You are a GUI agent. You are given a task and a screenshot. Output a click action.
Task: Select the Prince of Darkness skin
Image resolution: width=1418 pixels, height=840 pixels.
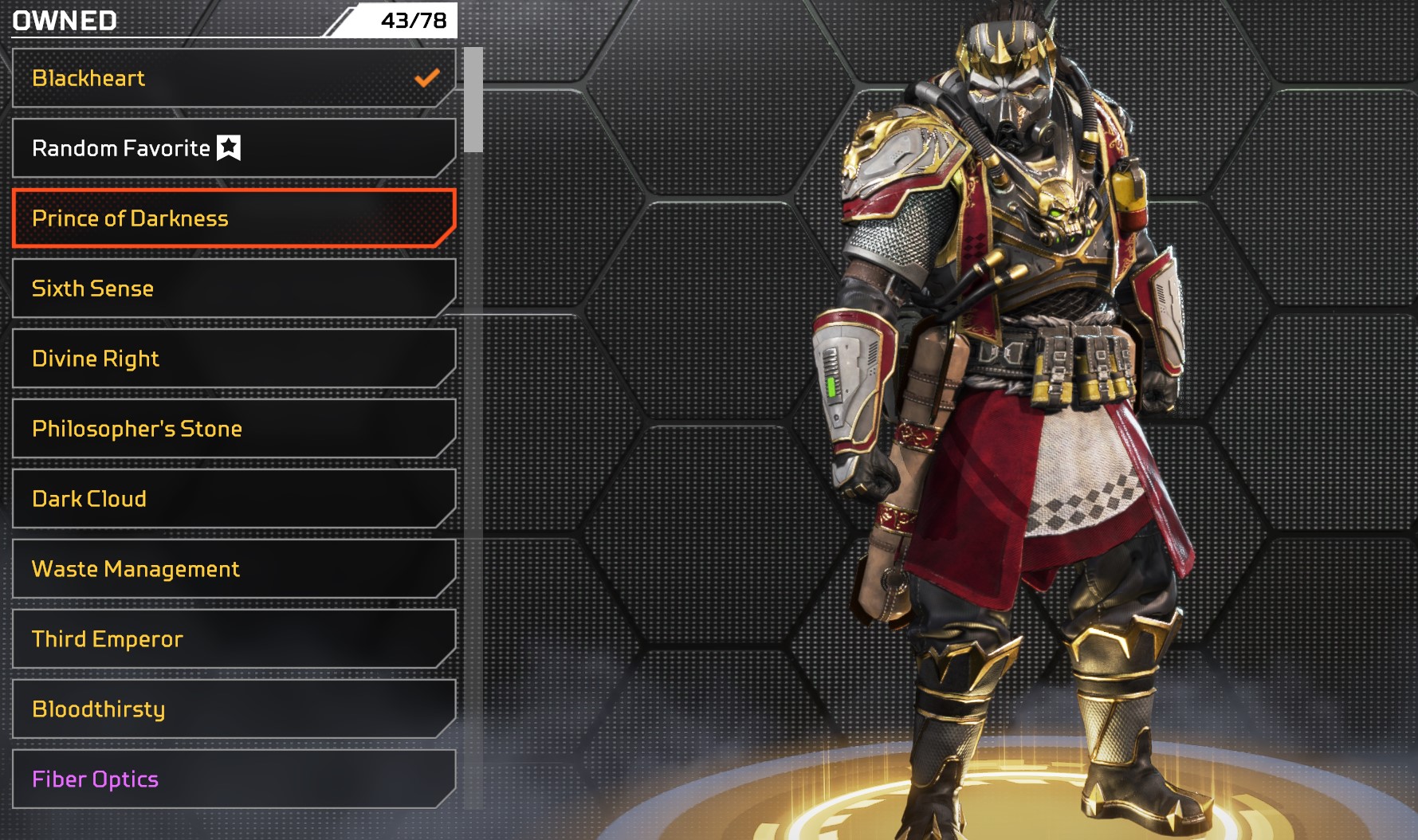click(233, 218)
